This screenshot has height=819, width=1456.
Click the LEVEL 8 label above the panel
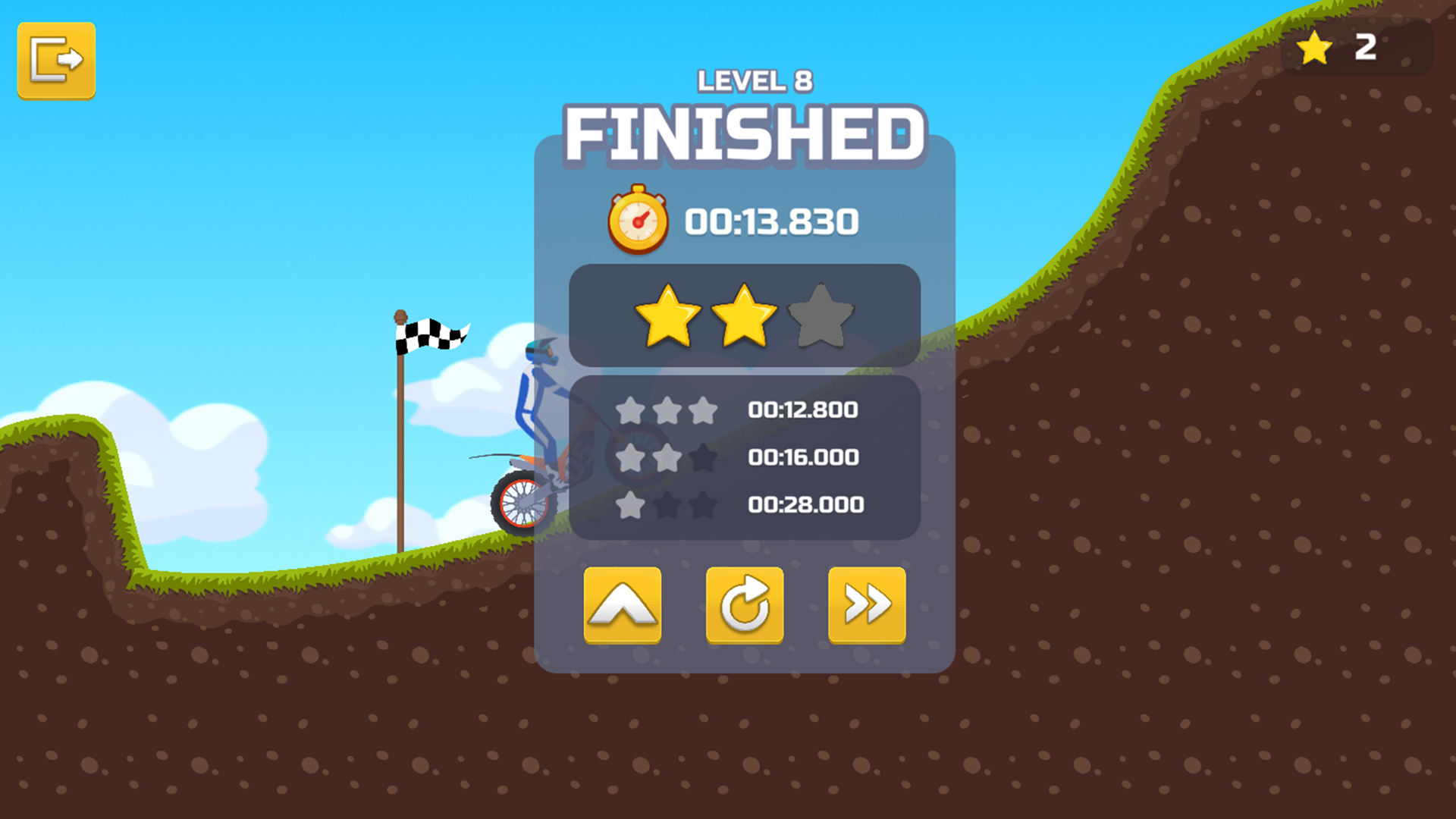point(755,81)
